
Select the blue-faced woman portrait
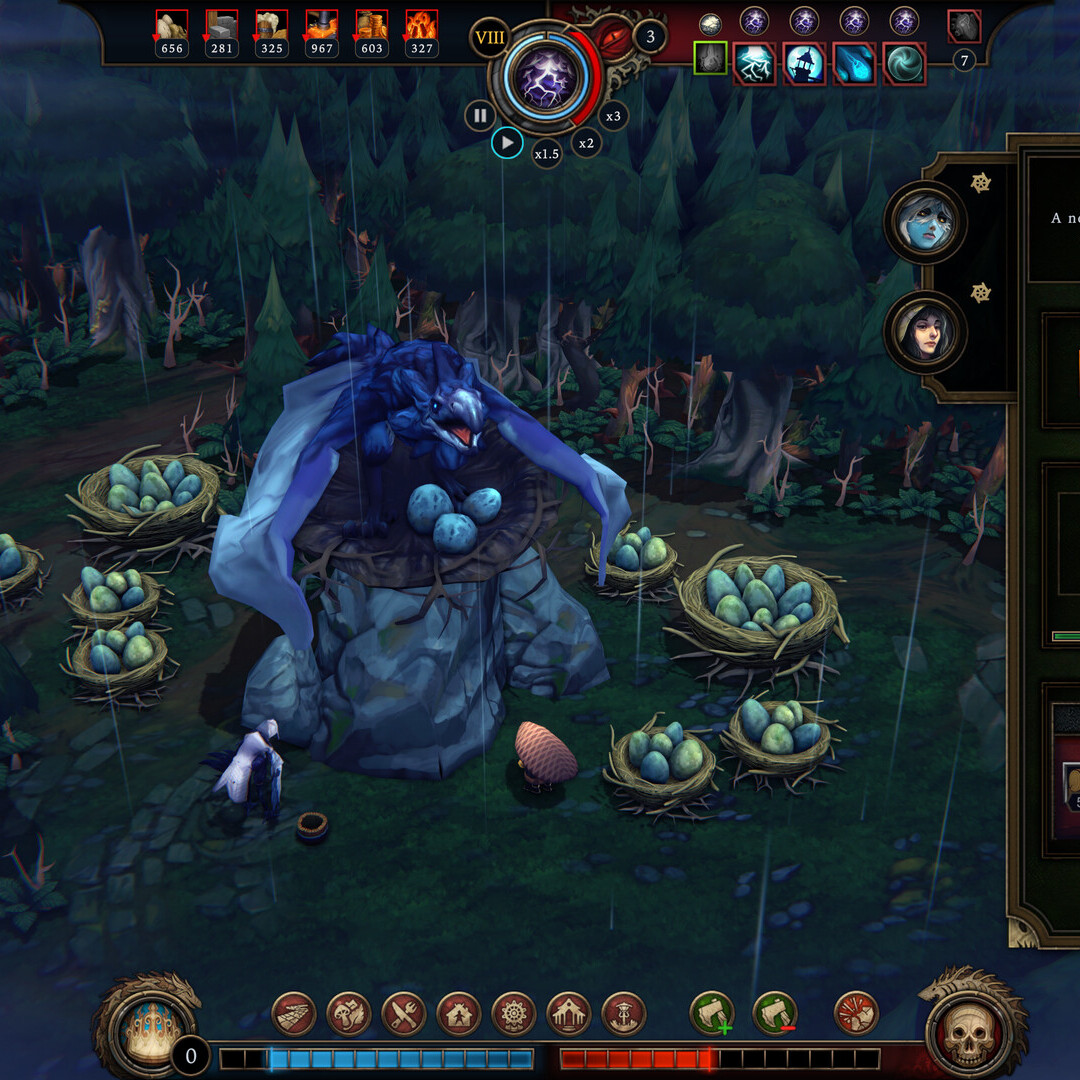(x=924, y=222)
